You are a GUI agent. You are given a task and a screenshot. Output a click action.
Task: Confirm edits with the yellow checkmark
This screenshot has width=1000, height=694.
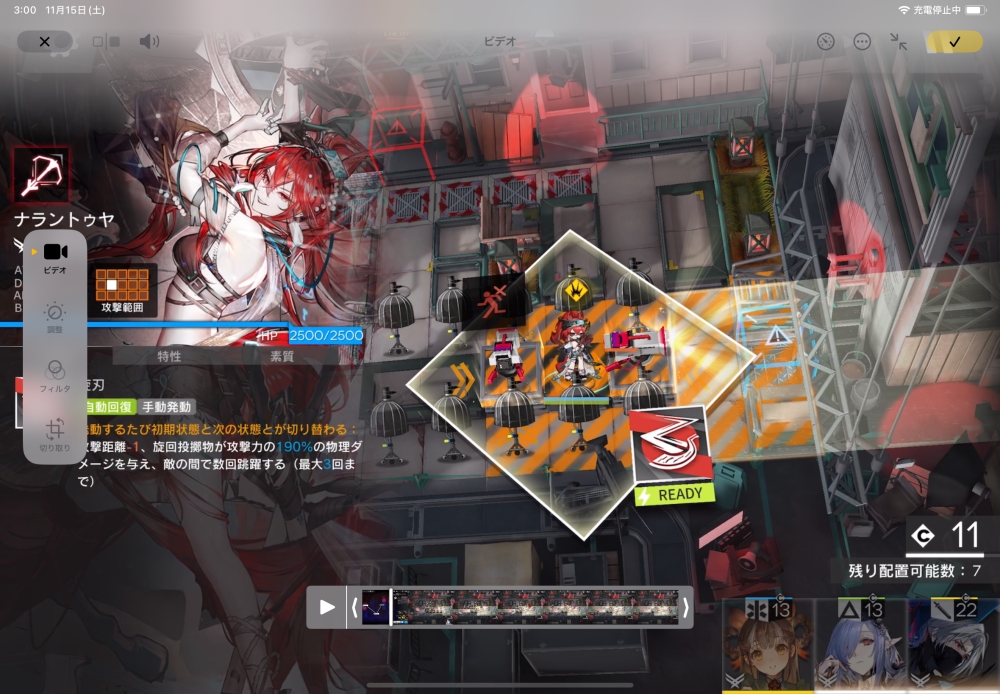(954, 41)
